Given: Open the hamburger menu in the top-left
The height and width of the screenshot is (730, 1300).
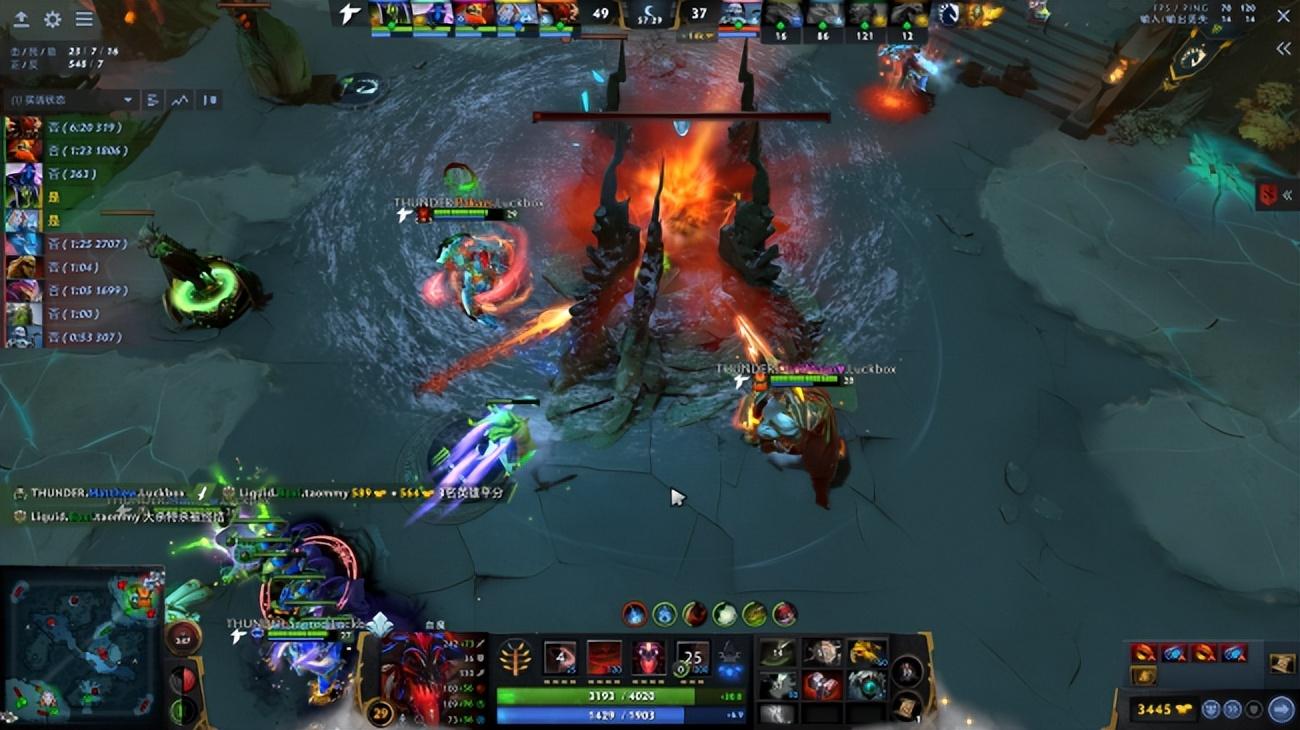Looking at the screenshot, I should point(83,18).
